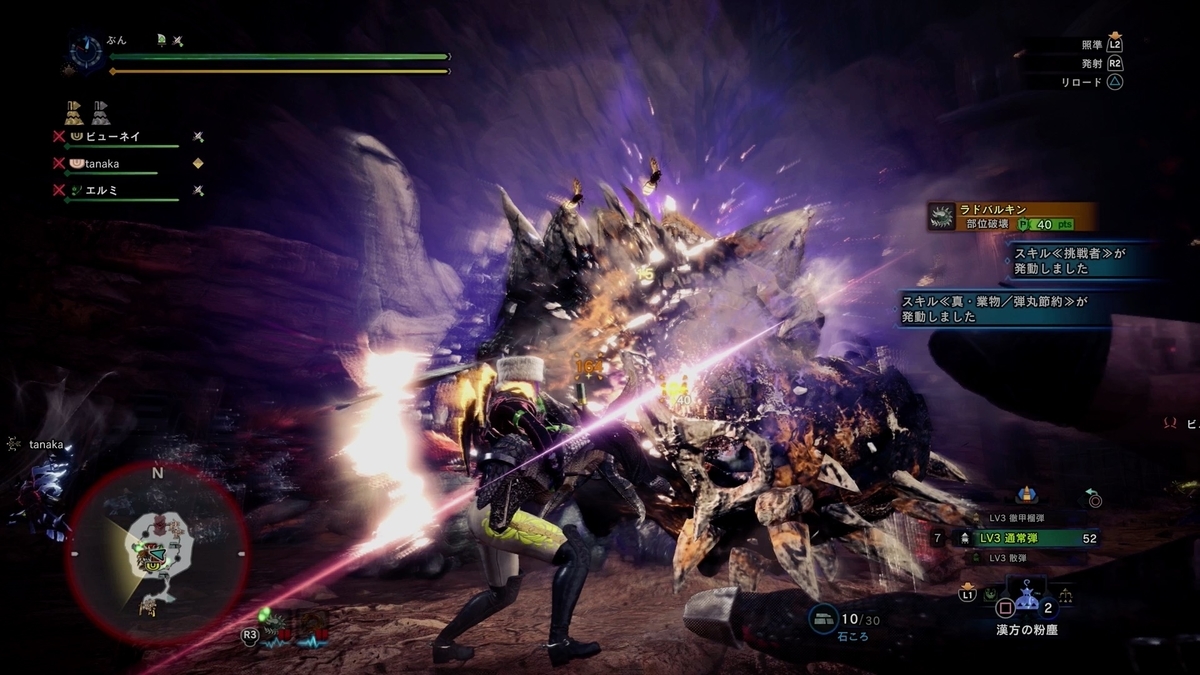Select the 石ころ slinger ammo icon

coord(825,619)
